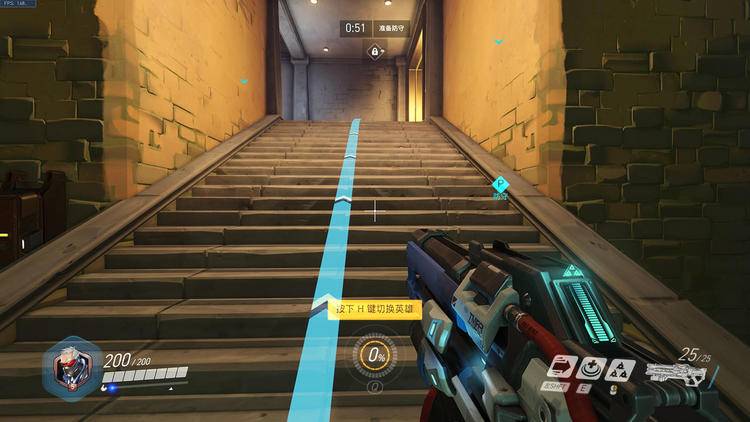Click the teal P objective waypoint marker
The height and width of the screenshot is (422, 750).
pos(501,183)
